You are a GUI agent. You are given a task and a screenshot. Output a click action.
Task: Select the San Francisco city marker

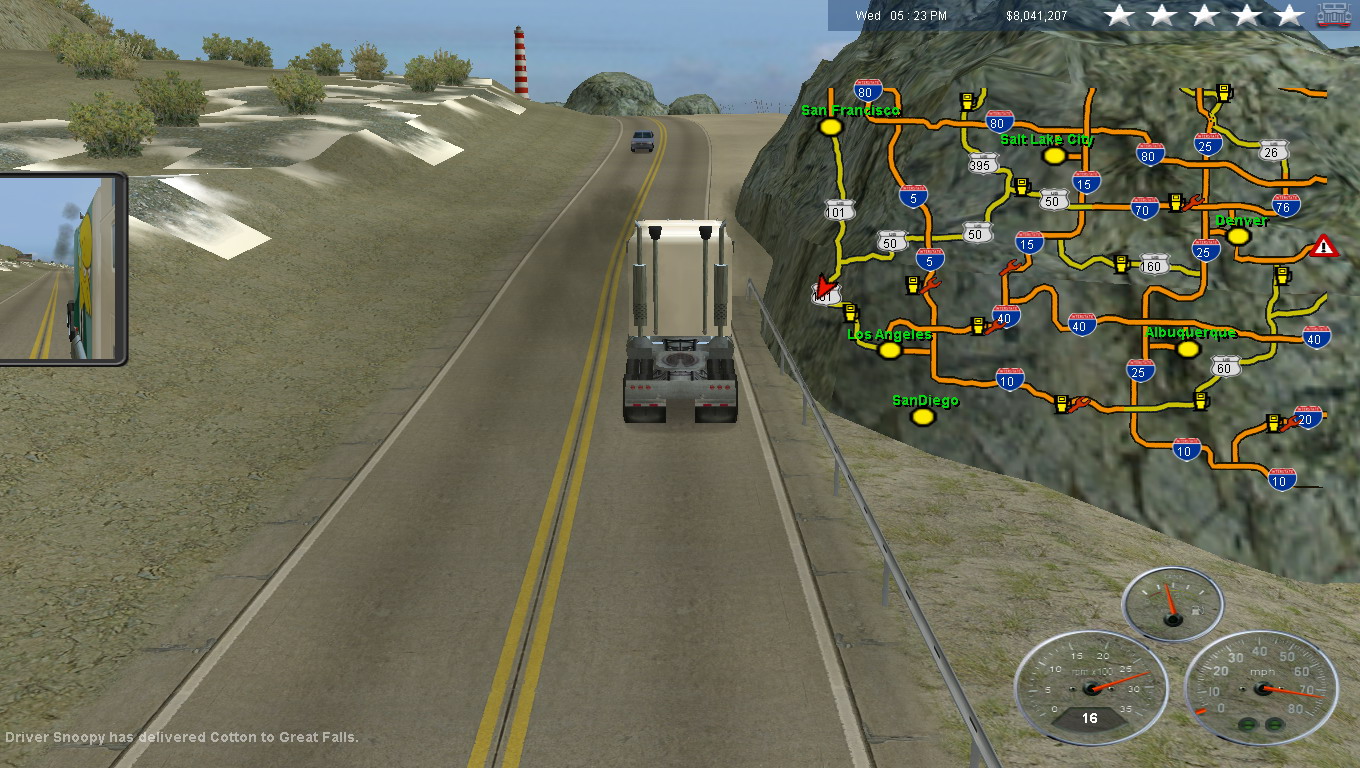point(830,127)
